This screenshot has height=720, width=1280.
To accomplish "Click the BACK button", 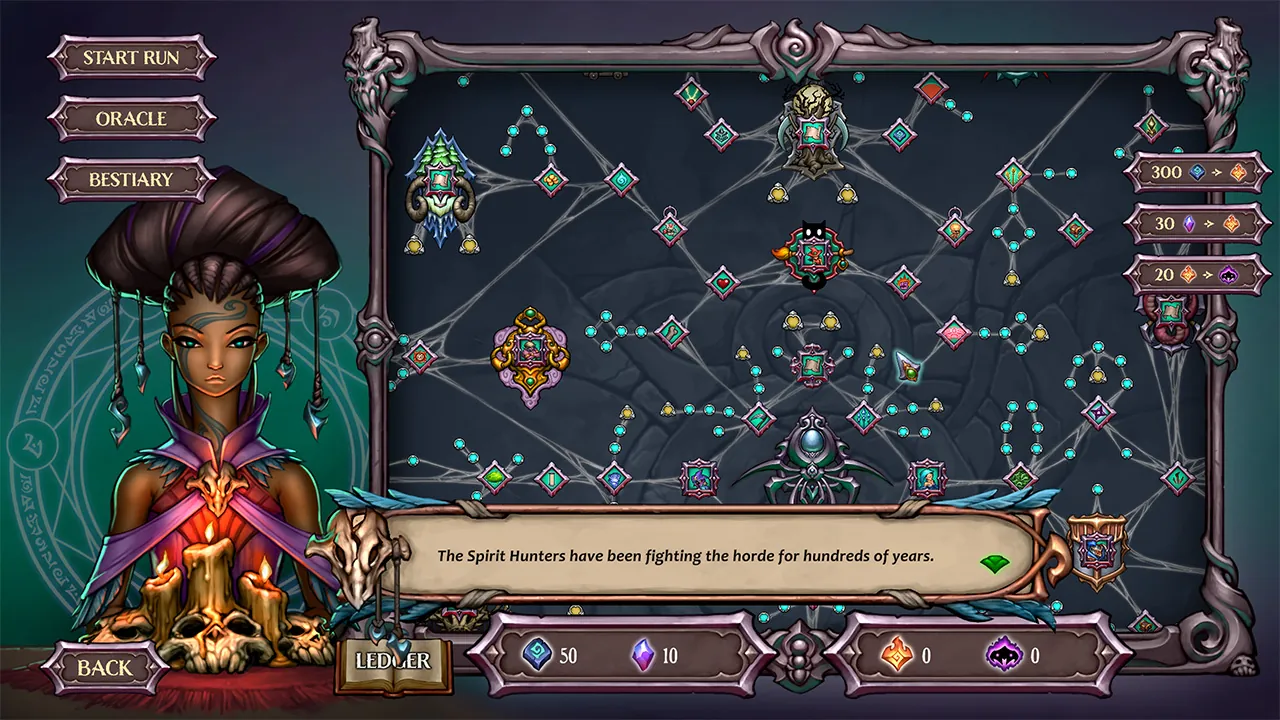I will point(103,666).
